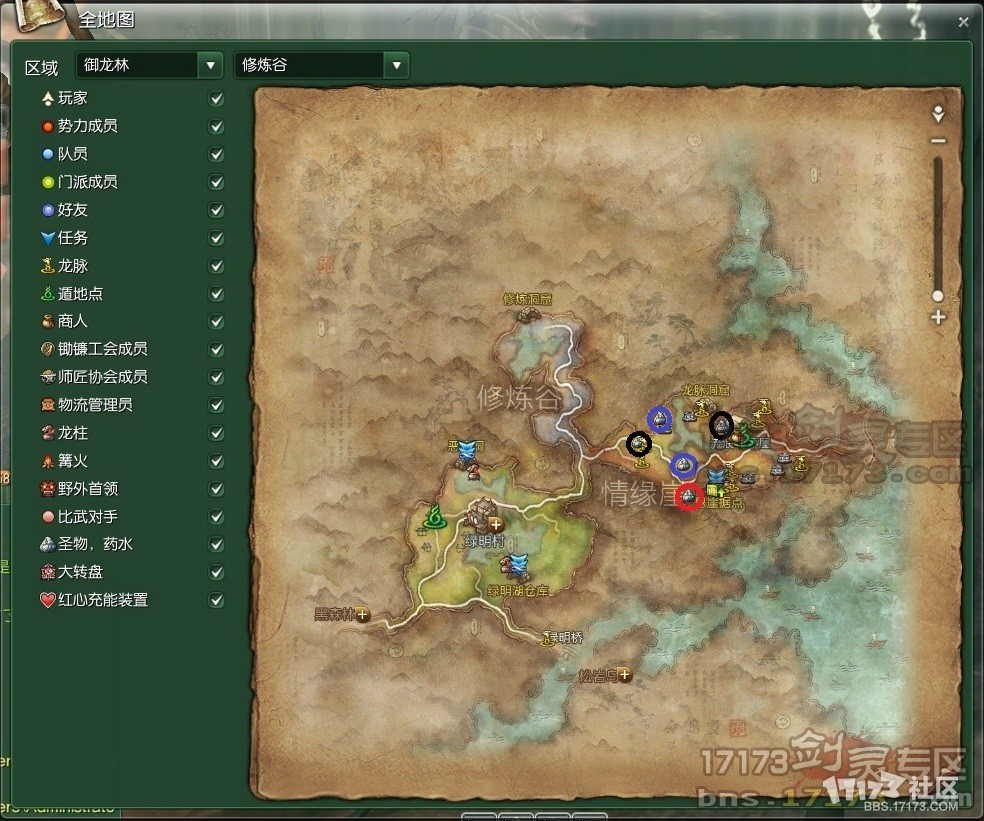This screenshot has width=984, height=821.
Task: Zoom out the map with the minus button
Action: [938, 141]
